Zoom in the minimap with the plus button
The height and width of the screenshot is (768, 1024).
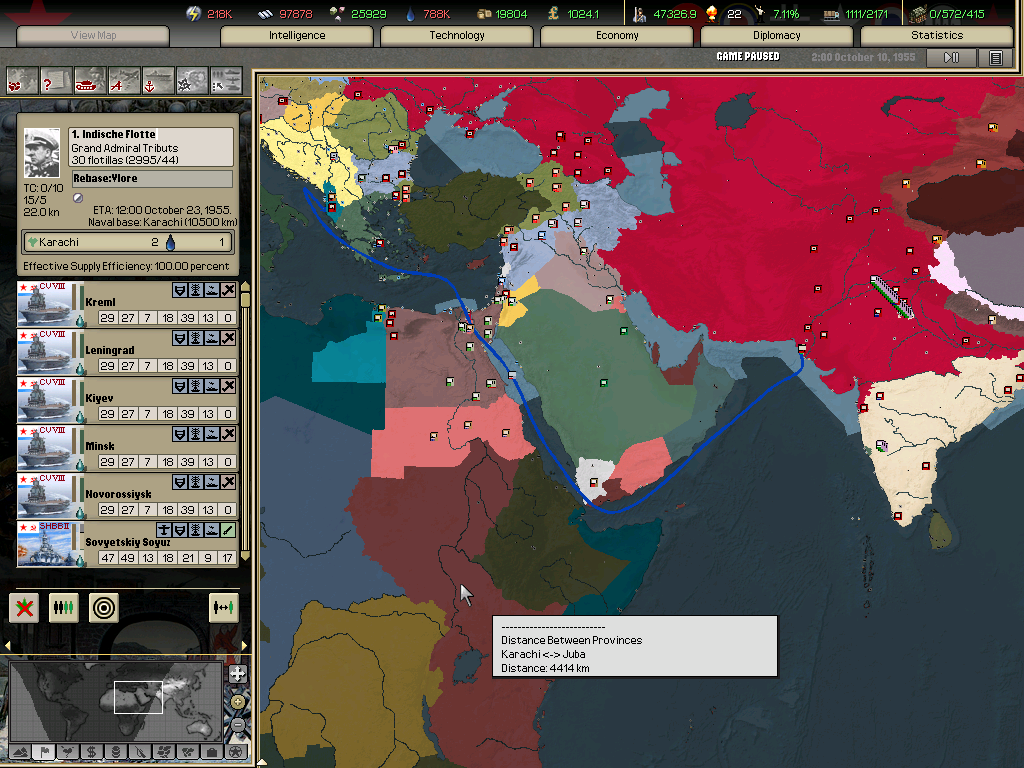[237, 674]
